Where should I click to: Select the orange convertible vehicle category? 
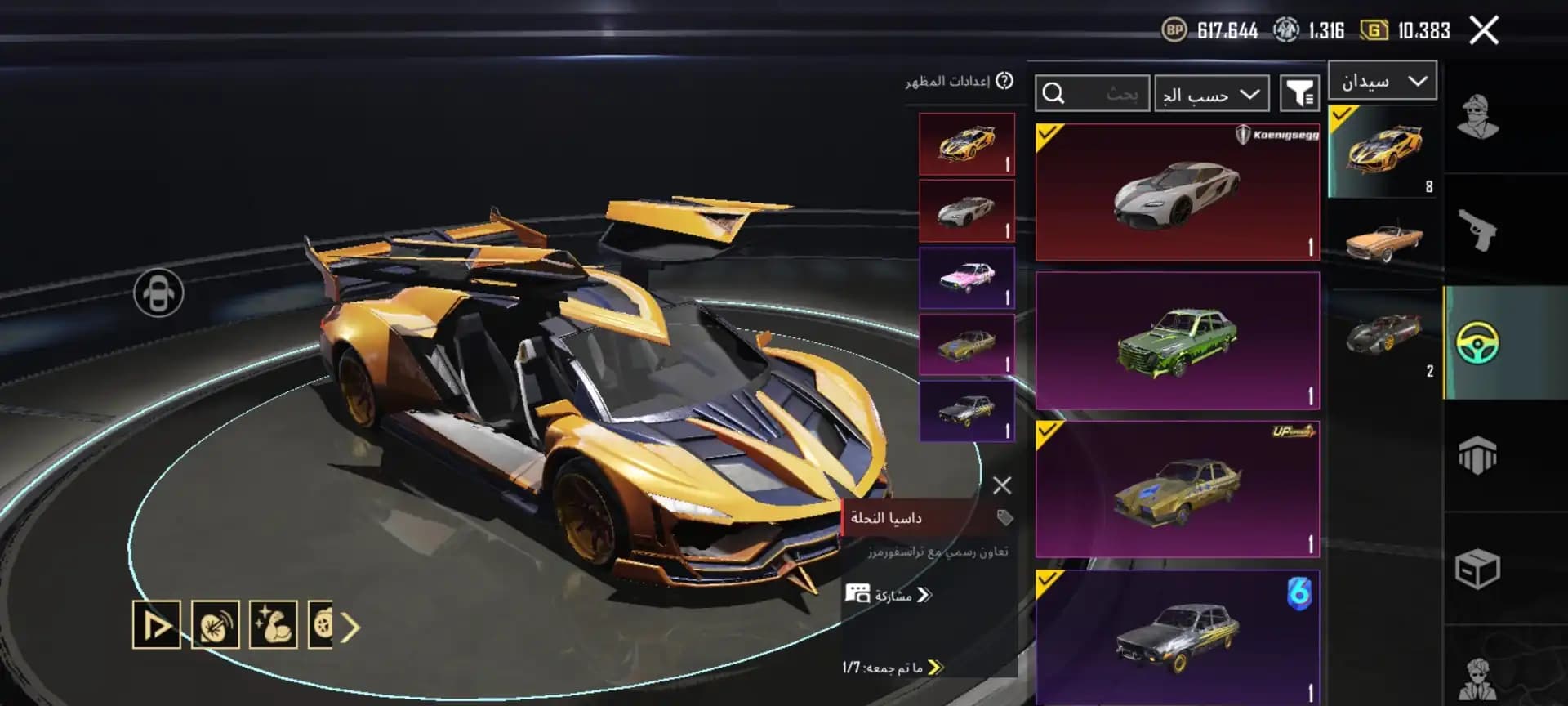(x=1383, y=243)
